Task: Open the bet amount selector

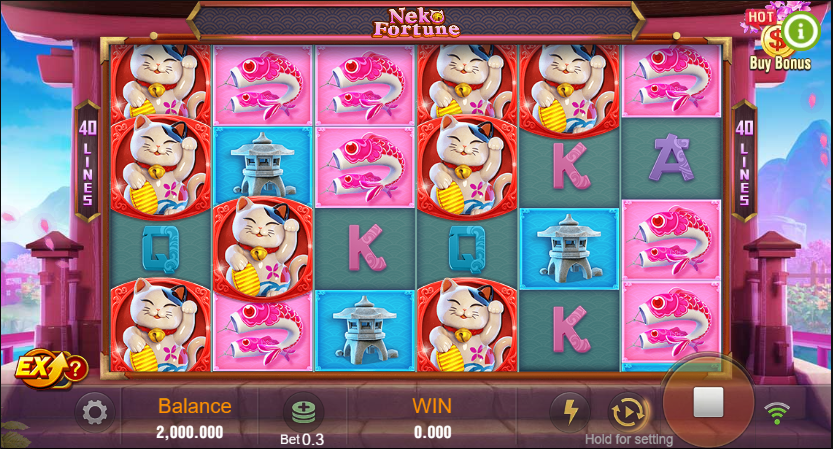Action: coord(301,411)
